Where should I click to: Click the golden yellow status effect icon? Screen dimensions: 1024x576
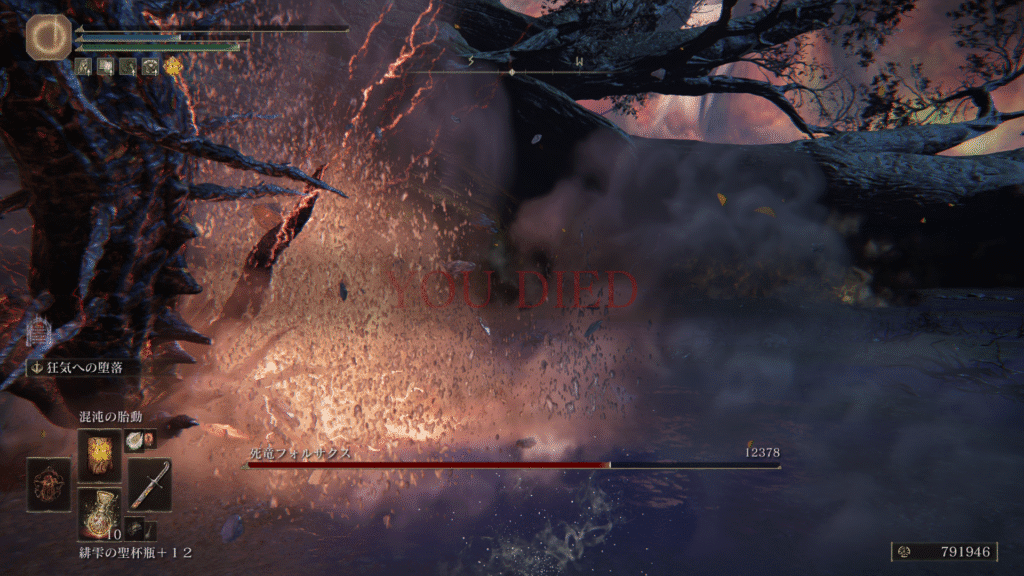pyautogui.click(x=173, y=67)
